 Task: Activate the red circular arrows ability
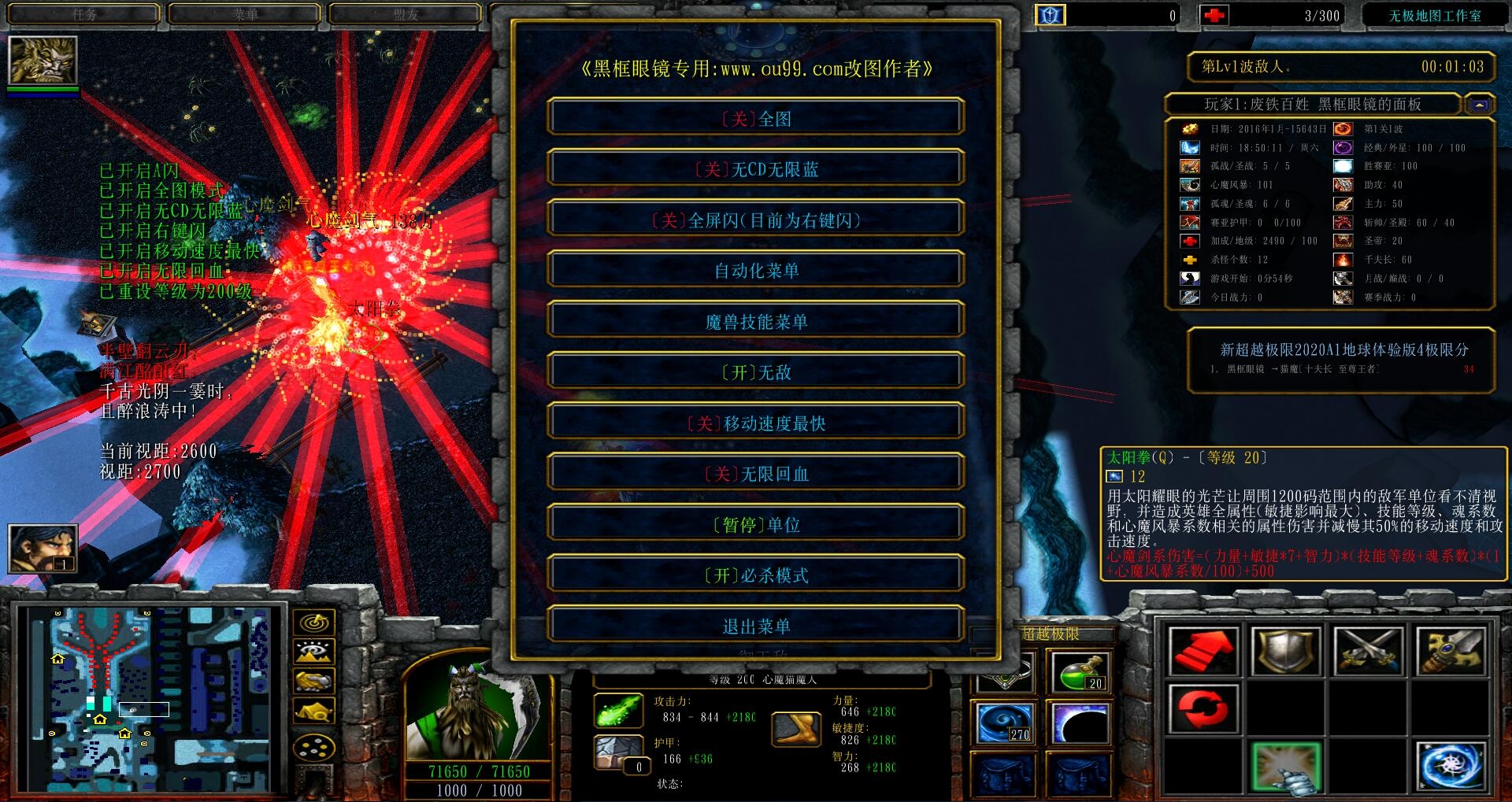(1203, 708)
